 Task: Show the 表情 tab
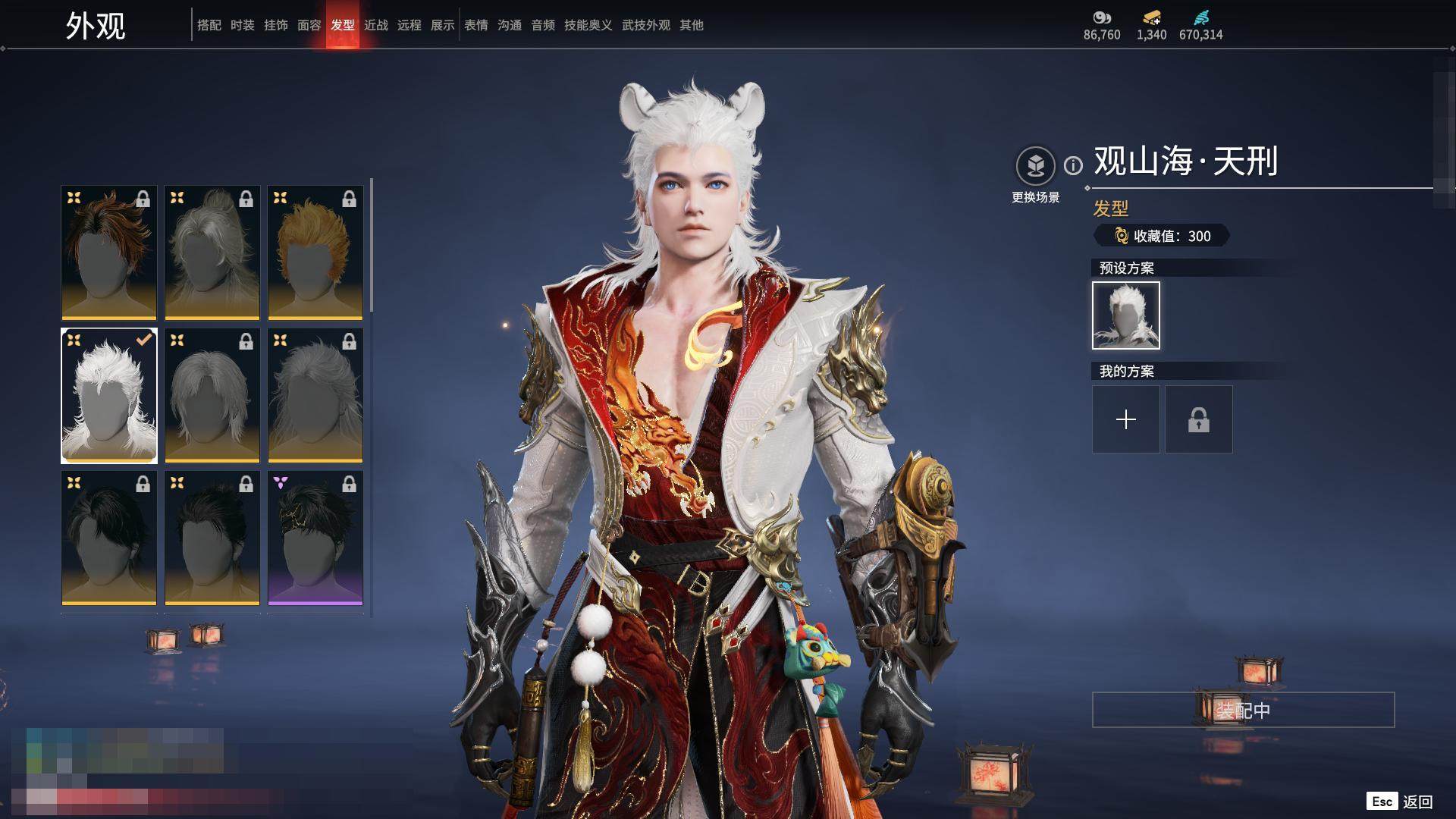(475, 25)
